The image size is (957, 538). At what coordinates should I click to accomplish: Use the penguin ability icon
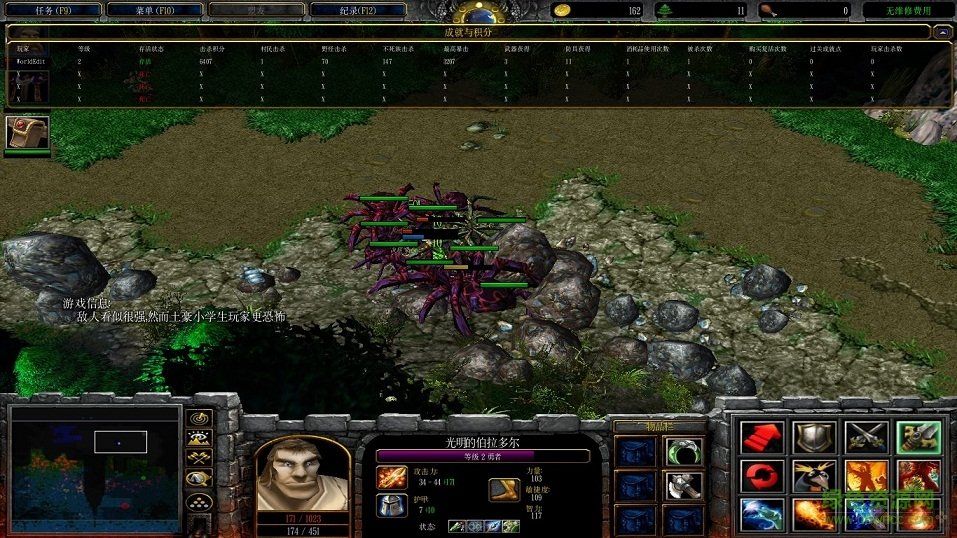pos(814,476)
